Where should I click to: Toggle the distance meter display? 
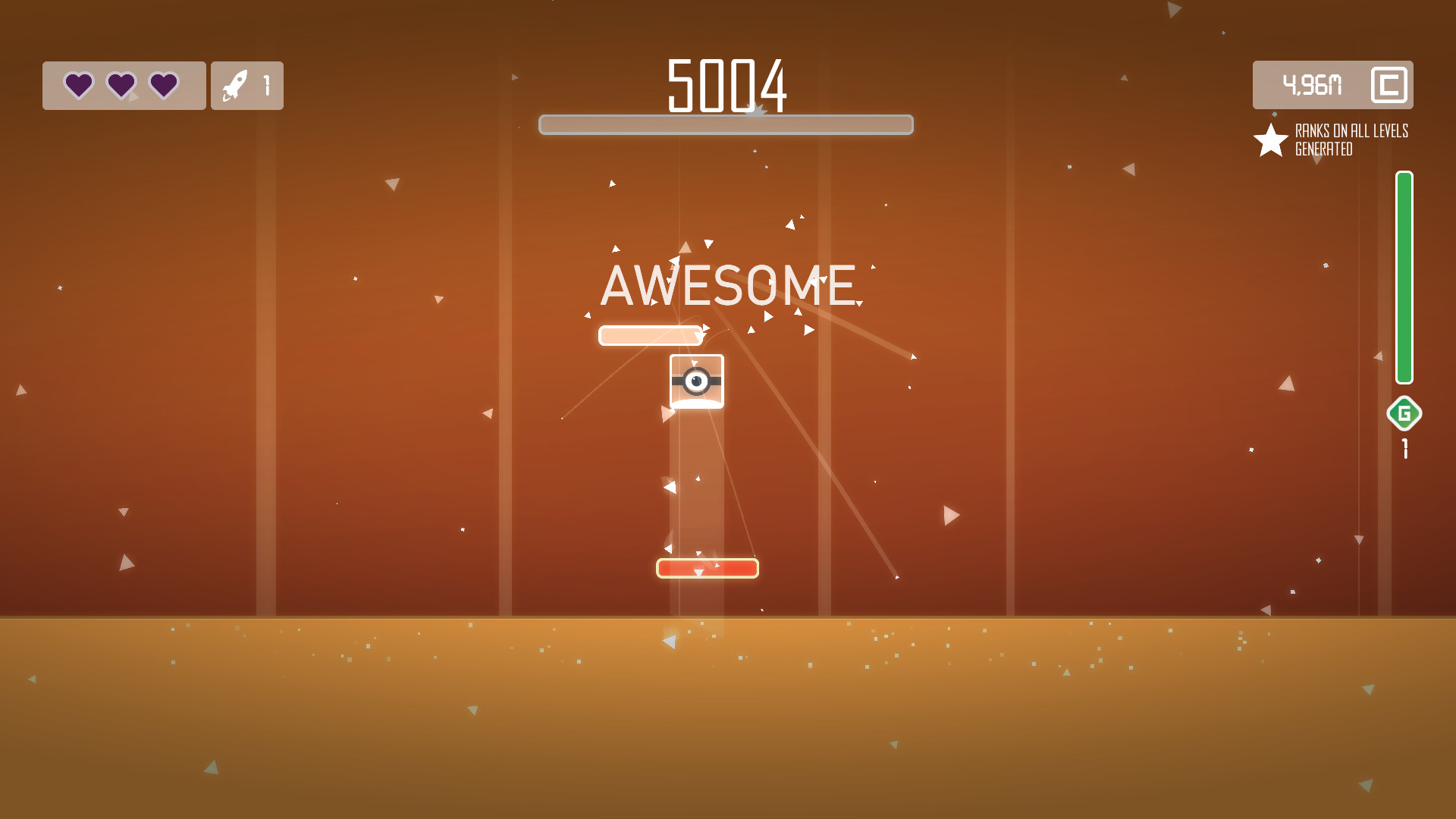point(1332,85)
